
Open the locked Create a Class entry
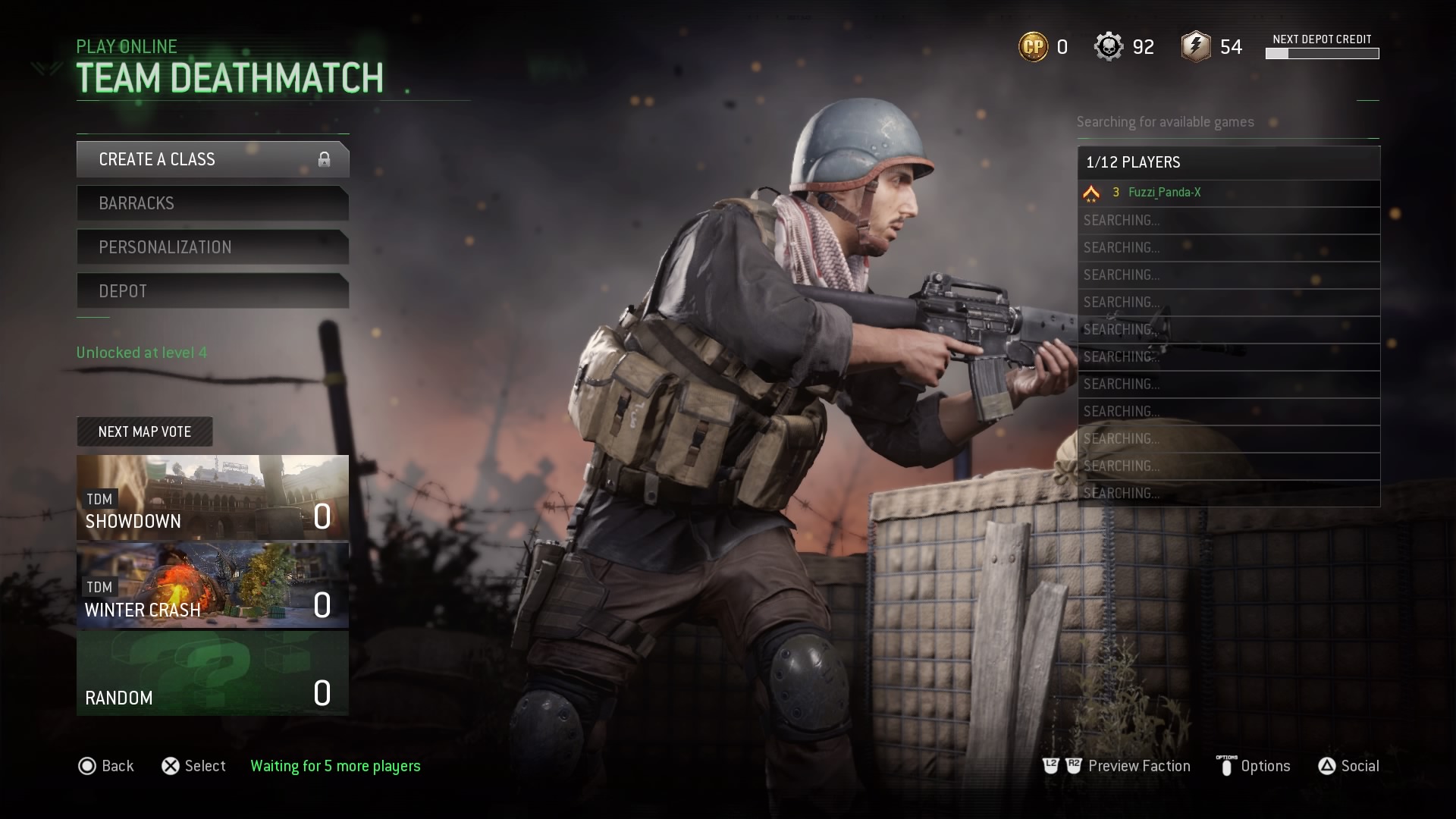pyautogui.click(x=212, y=159)
